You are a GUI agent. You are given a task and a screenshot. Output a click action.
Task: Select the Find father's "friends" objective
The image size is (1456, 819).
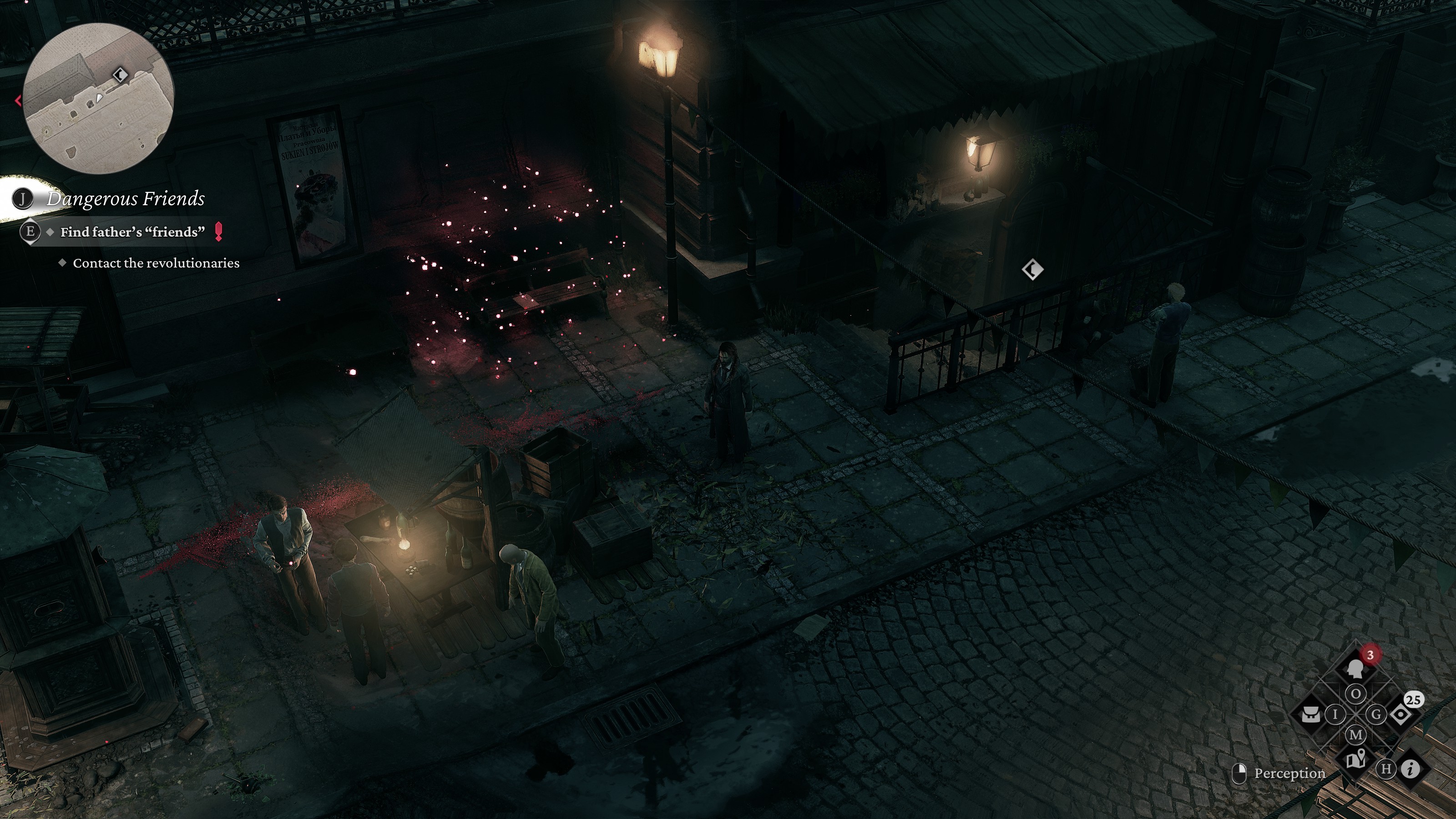pyautogui.click(x=132, y=232)
